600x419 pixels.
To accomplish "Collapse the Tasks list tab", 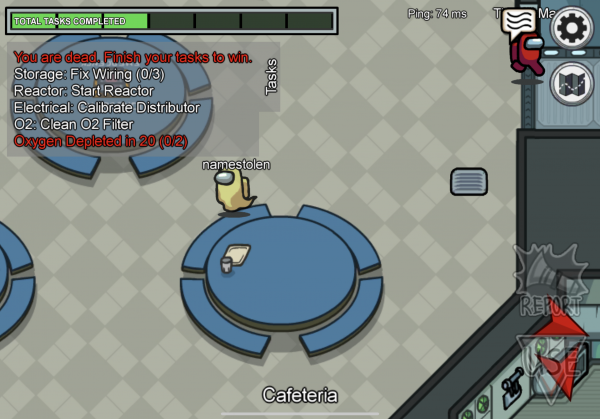I will coord(270,77).
